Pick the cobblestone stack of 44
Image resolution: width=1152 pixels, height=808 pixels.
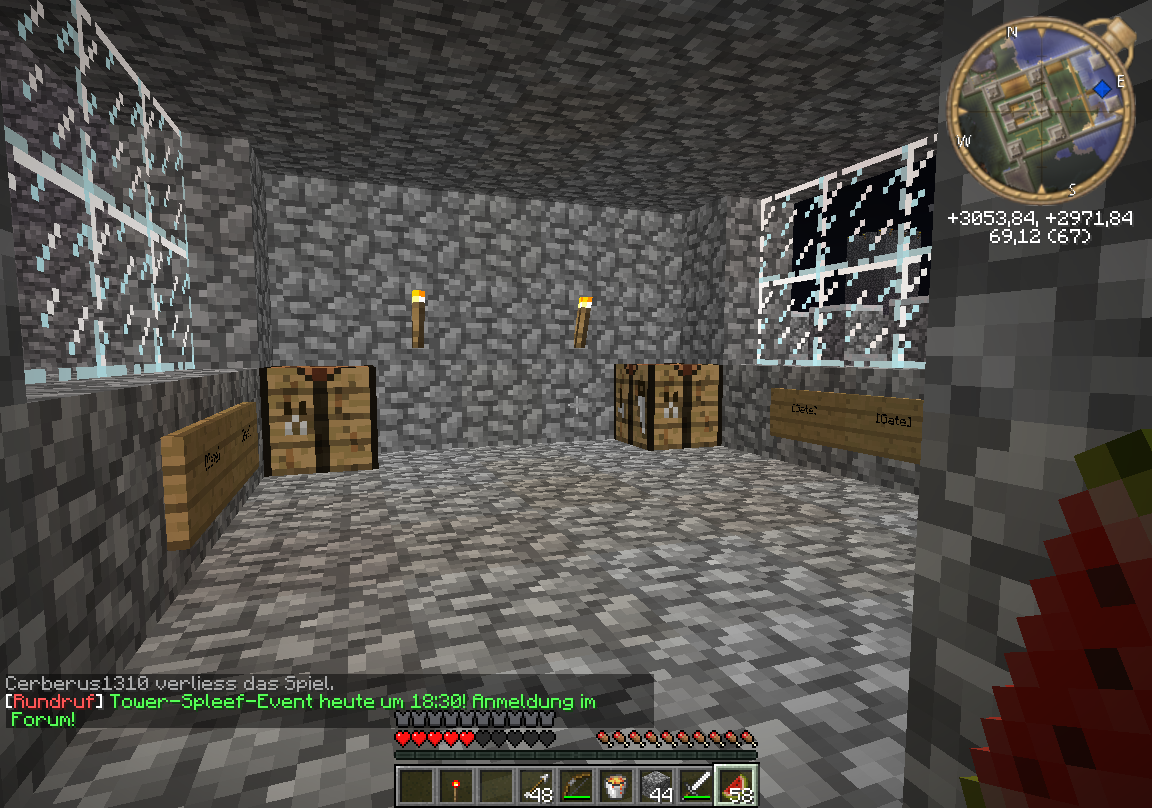[657, 785]
